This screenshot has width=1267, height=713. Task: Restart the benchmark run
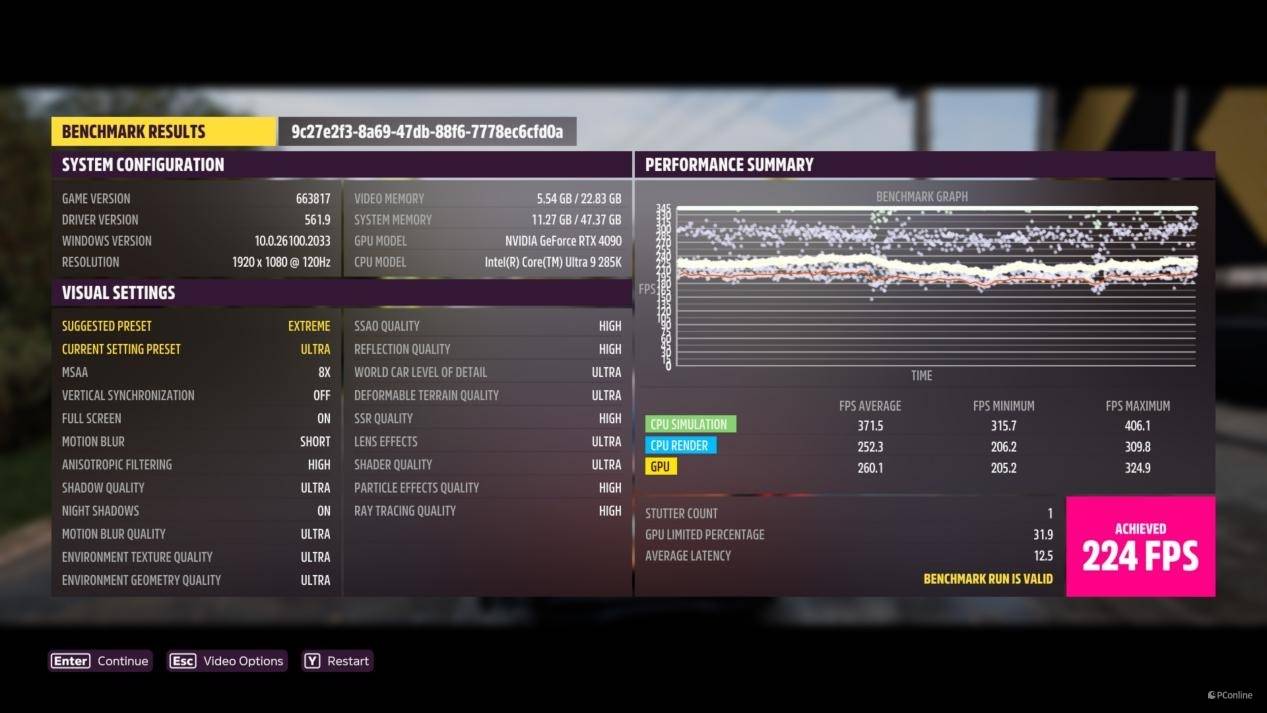pyautogui.click(x=337, y=661)
